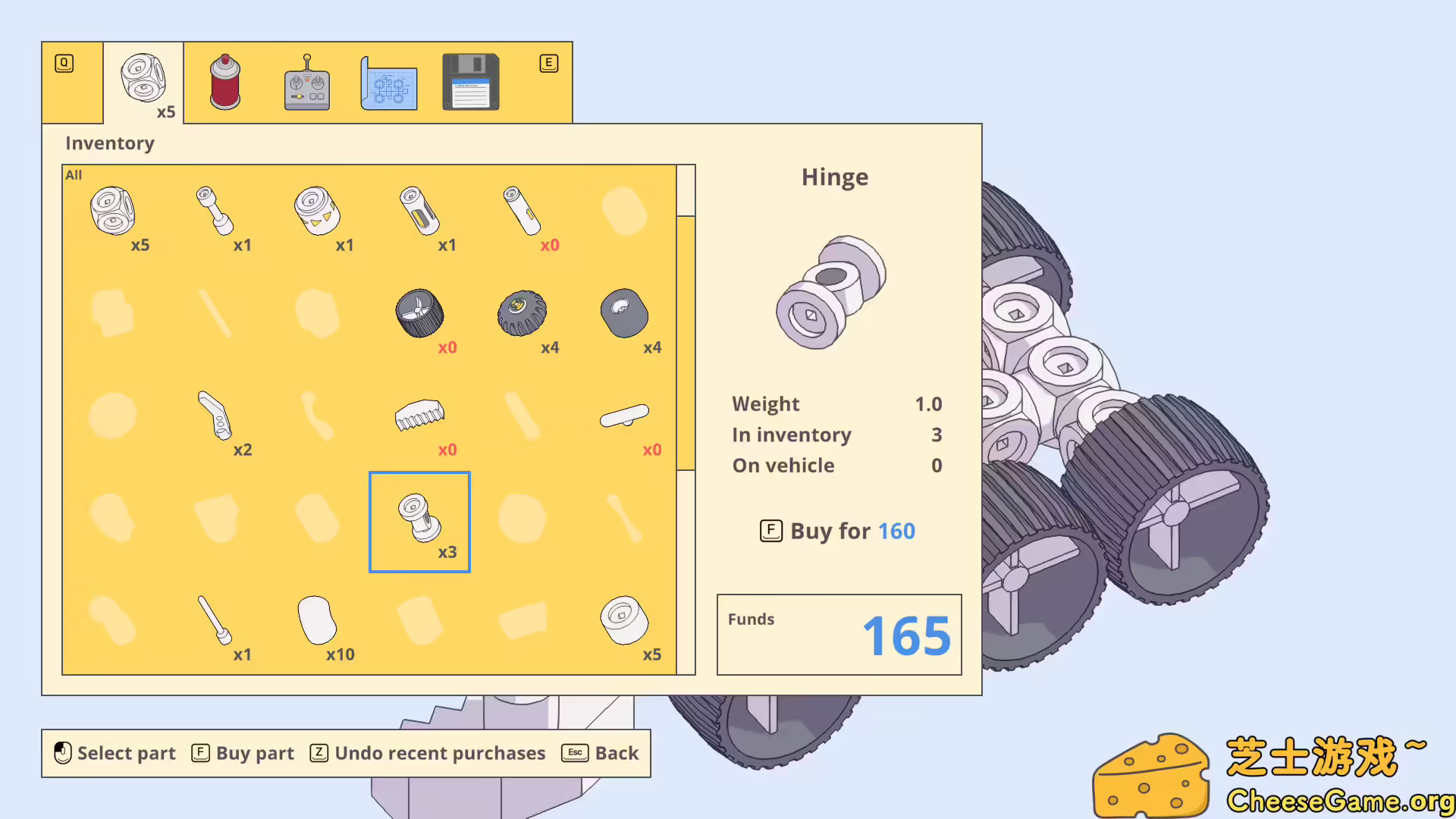Select the spiked tire part x4

(522, 313)
